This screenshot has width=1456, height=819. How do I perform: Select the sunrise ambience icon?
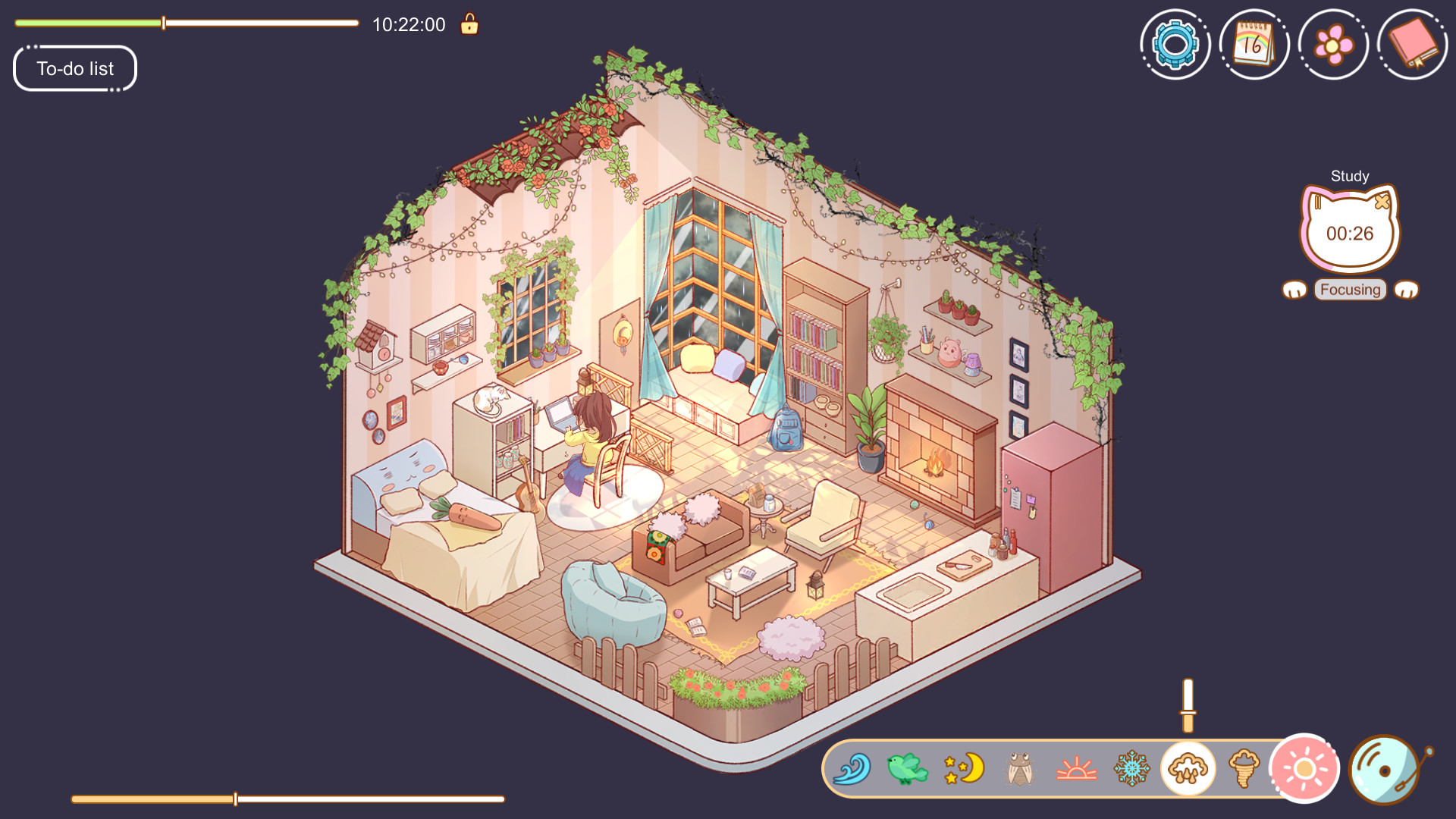coord(1075,769)
